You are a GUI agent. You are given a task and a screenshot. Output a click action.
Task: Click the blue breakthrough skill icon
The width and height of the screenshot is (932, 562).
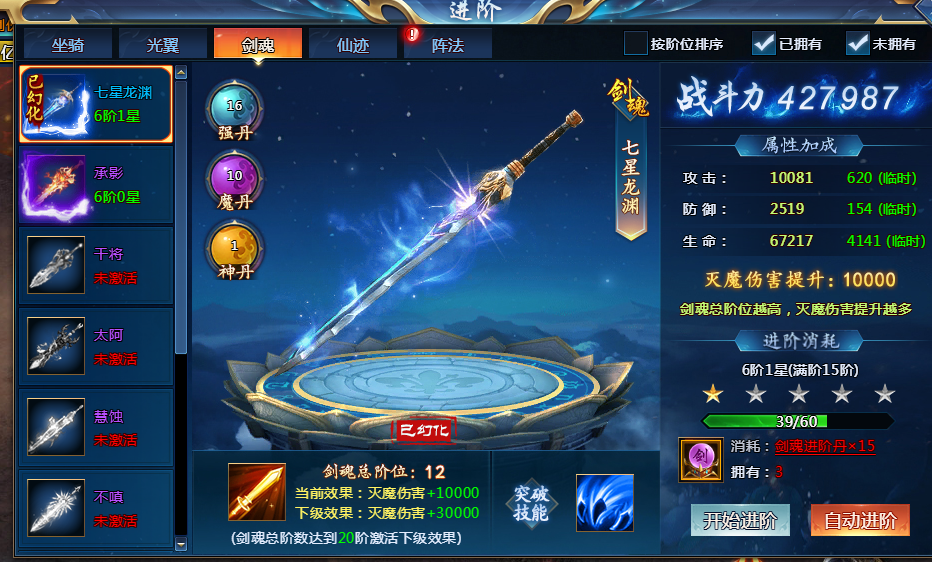click(604, 502)
